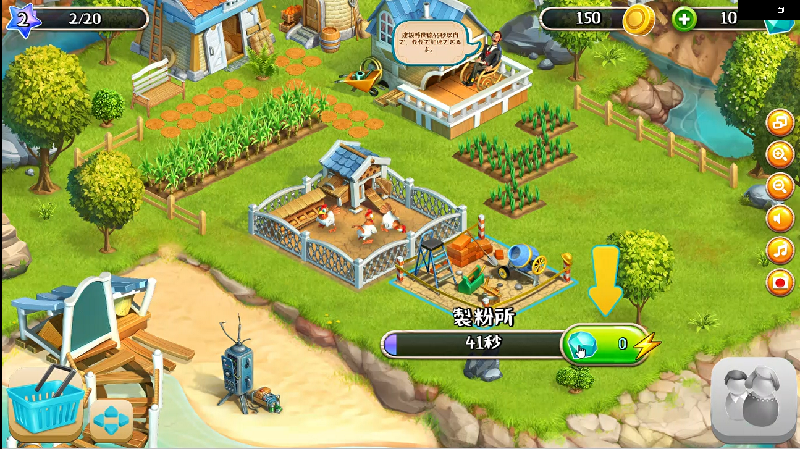Image resolution: width=800 pixels, height=450 pixels.
Task: Start recording with the red dot button
Action: [x=779, y=281]
